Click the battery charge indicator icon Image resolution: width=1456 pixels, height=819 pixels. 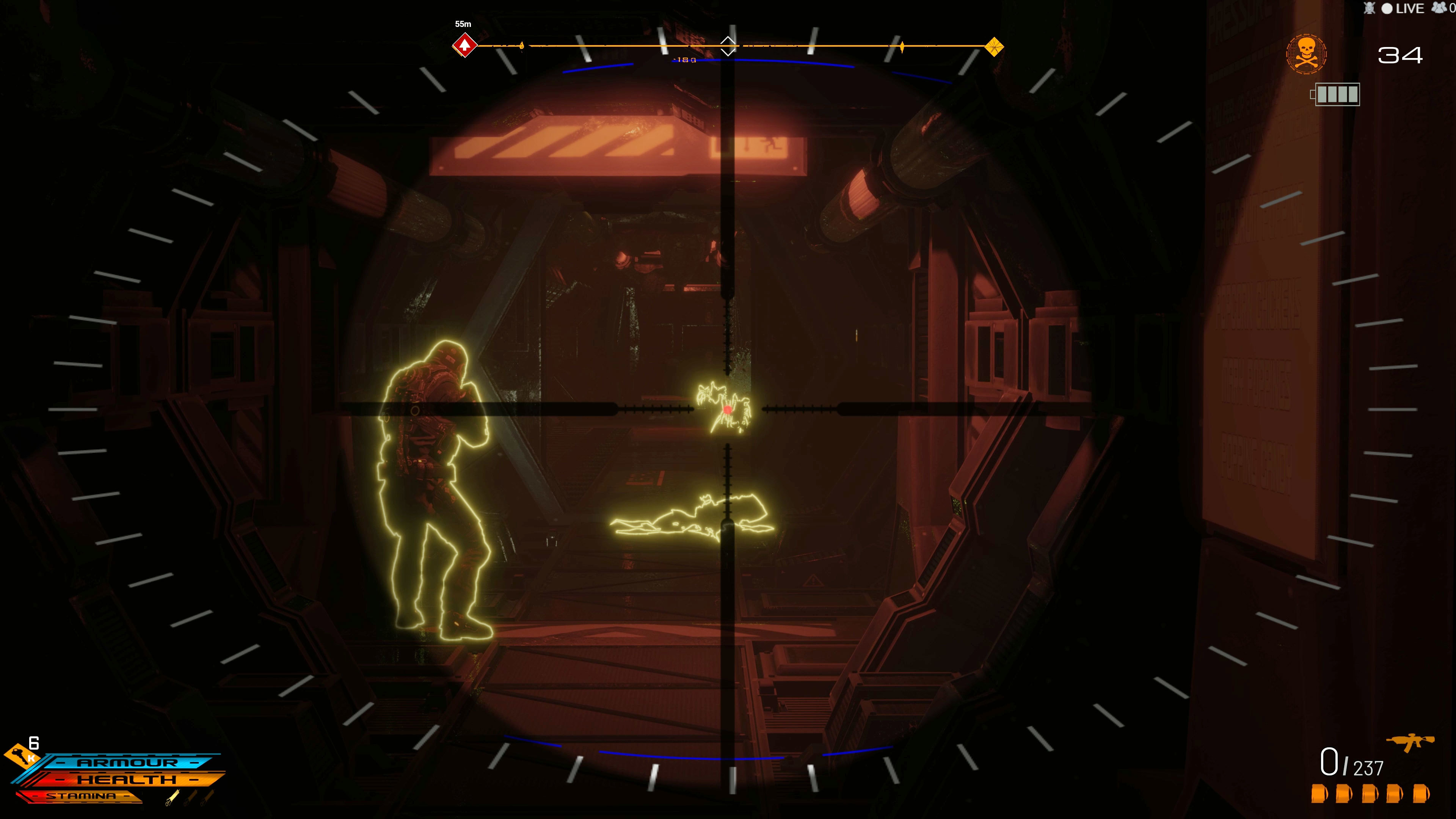click(1335, 94)
